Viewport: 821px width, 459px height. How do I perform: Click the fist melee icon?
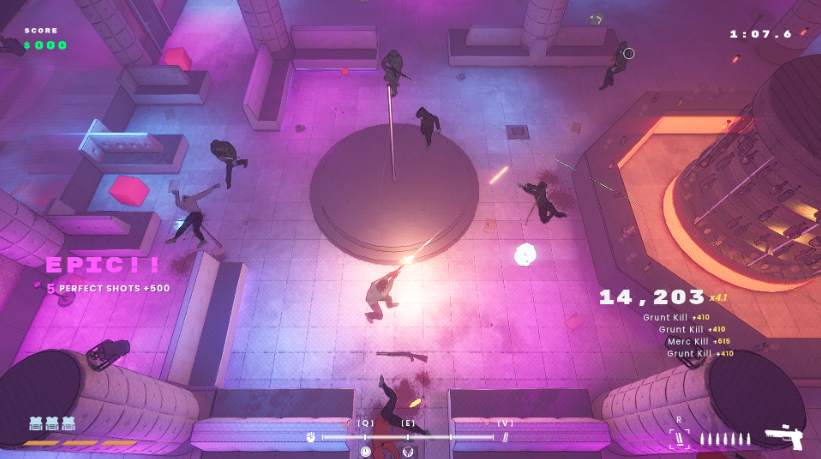312,437
